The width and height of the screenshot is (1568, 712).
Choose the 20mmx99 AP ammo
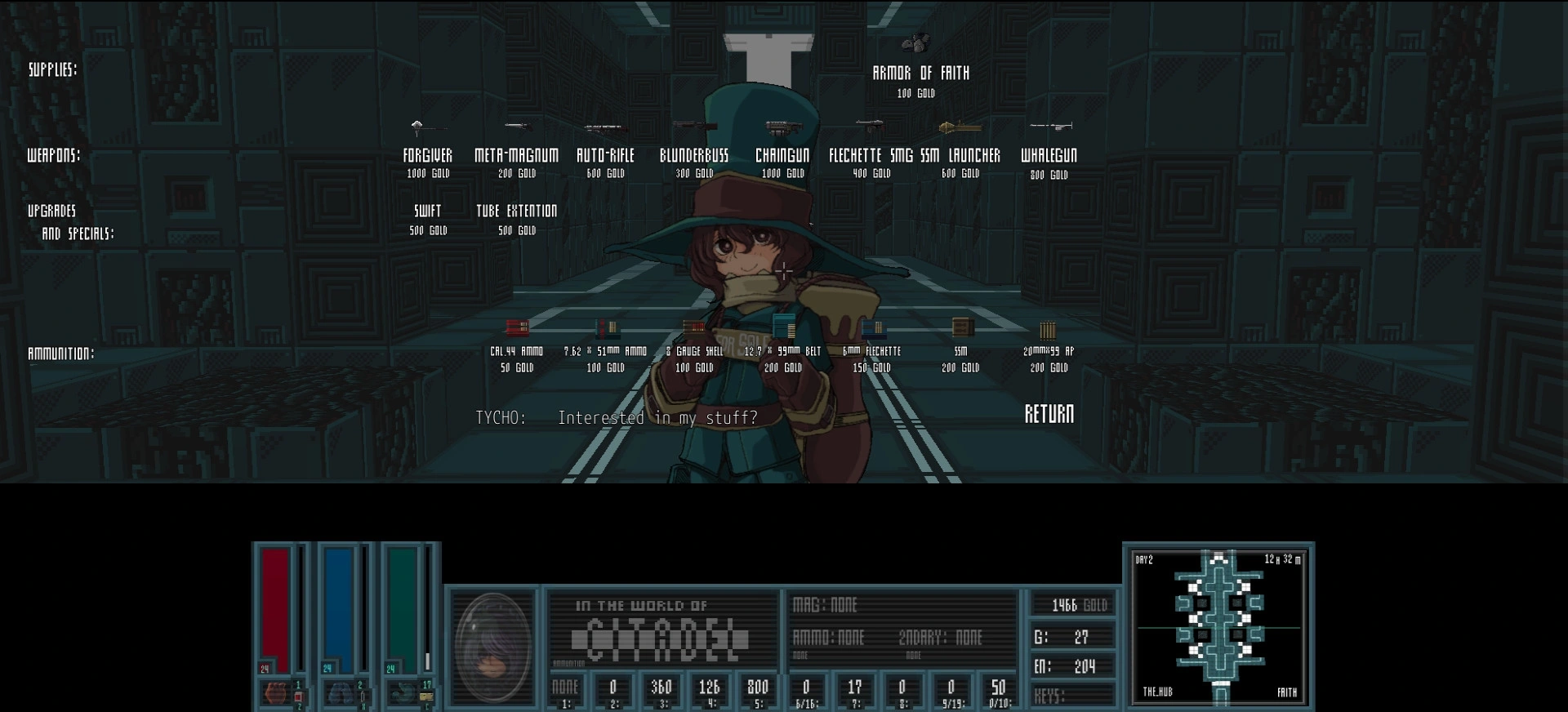(x=1049, y=351)
